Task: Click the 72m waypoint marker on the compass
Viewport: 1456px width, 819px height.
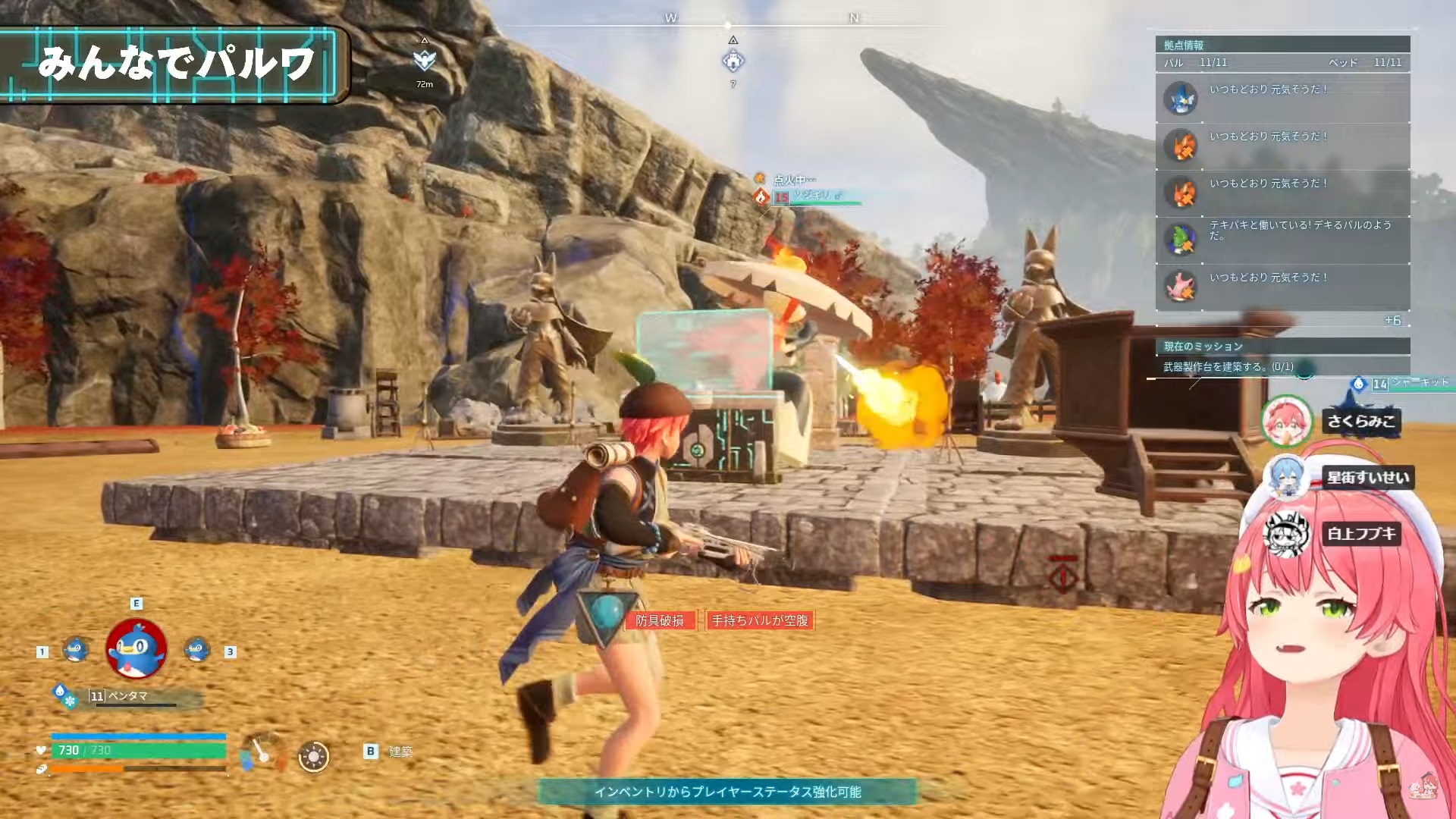Action: pyautogui.click(x=425, y=61)
